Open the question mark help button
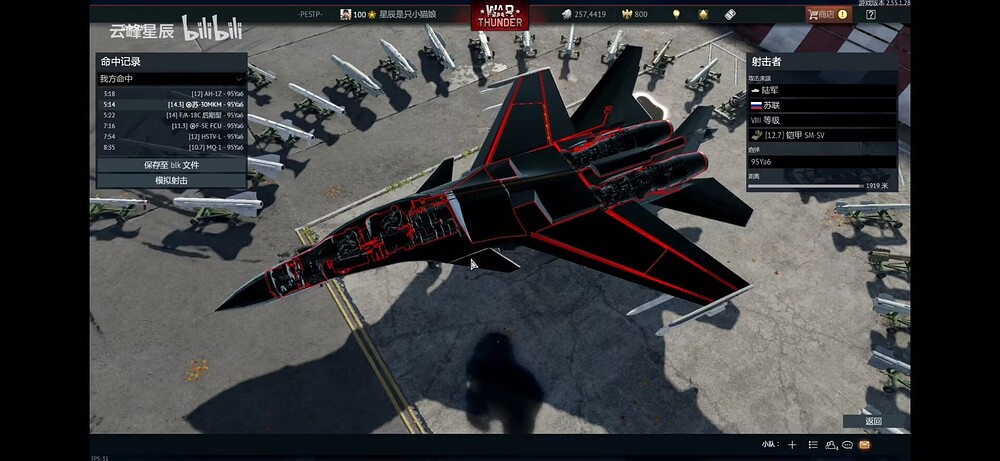Viewport: 1000px width, 461px height. [870, 15]
